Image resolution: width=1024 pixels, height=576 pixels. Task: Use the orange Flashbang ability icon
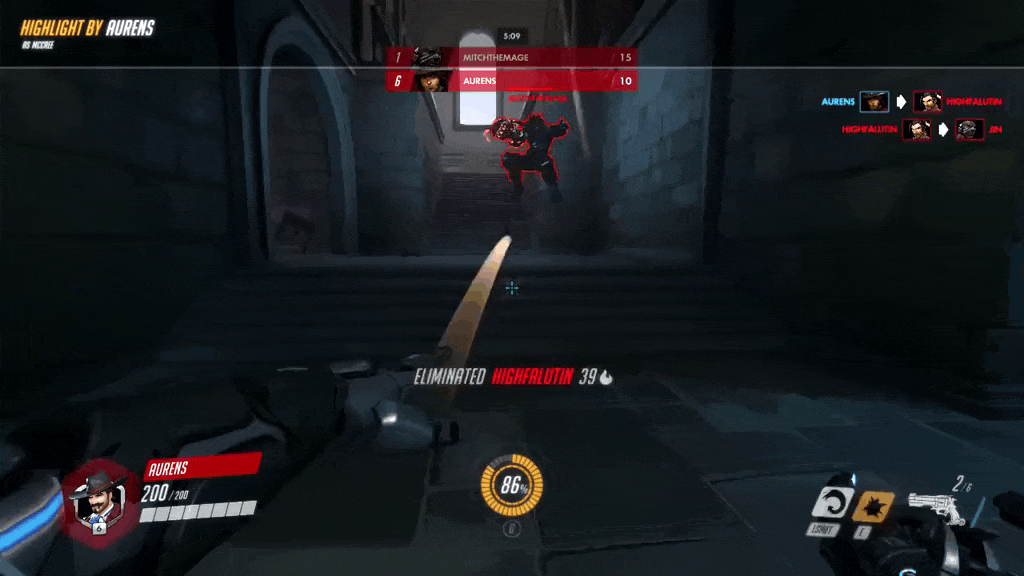point(872,505)
